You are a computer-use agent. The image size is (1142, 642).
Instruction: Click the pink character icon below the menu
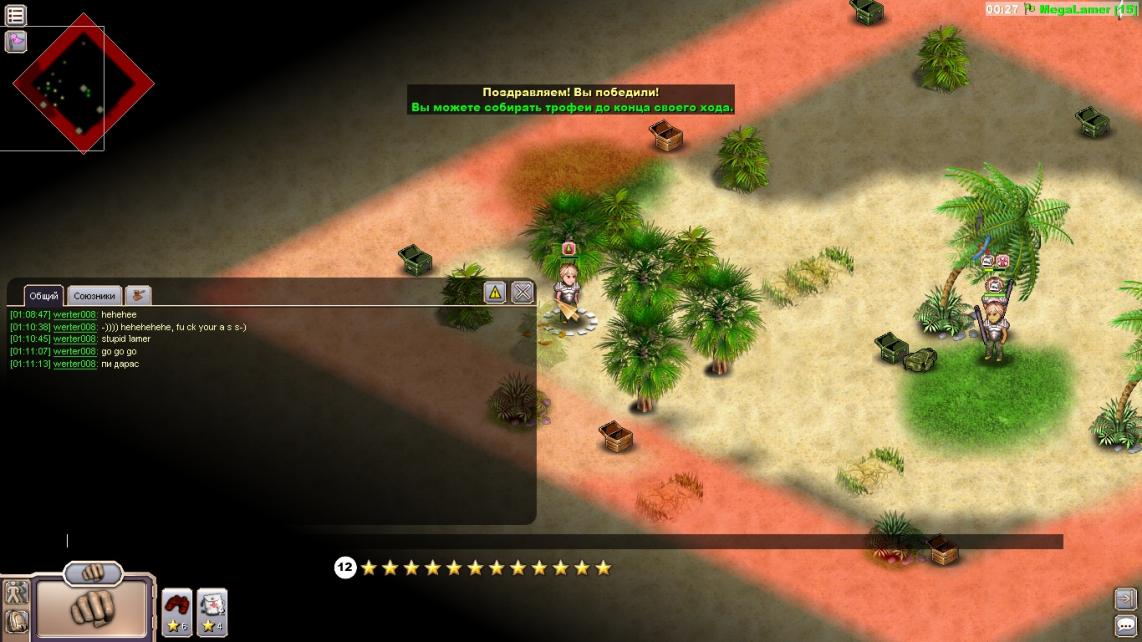click(16, 41)
